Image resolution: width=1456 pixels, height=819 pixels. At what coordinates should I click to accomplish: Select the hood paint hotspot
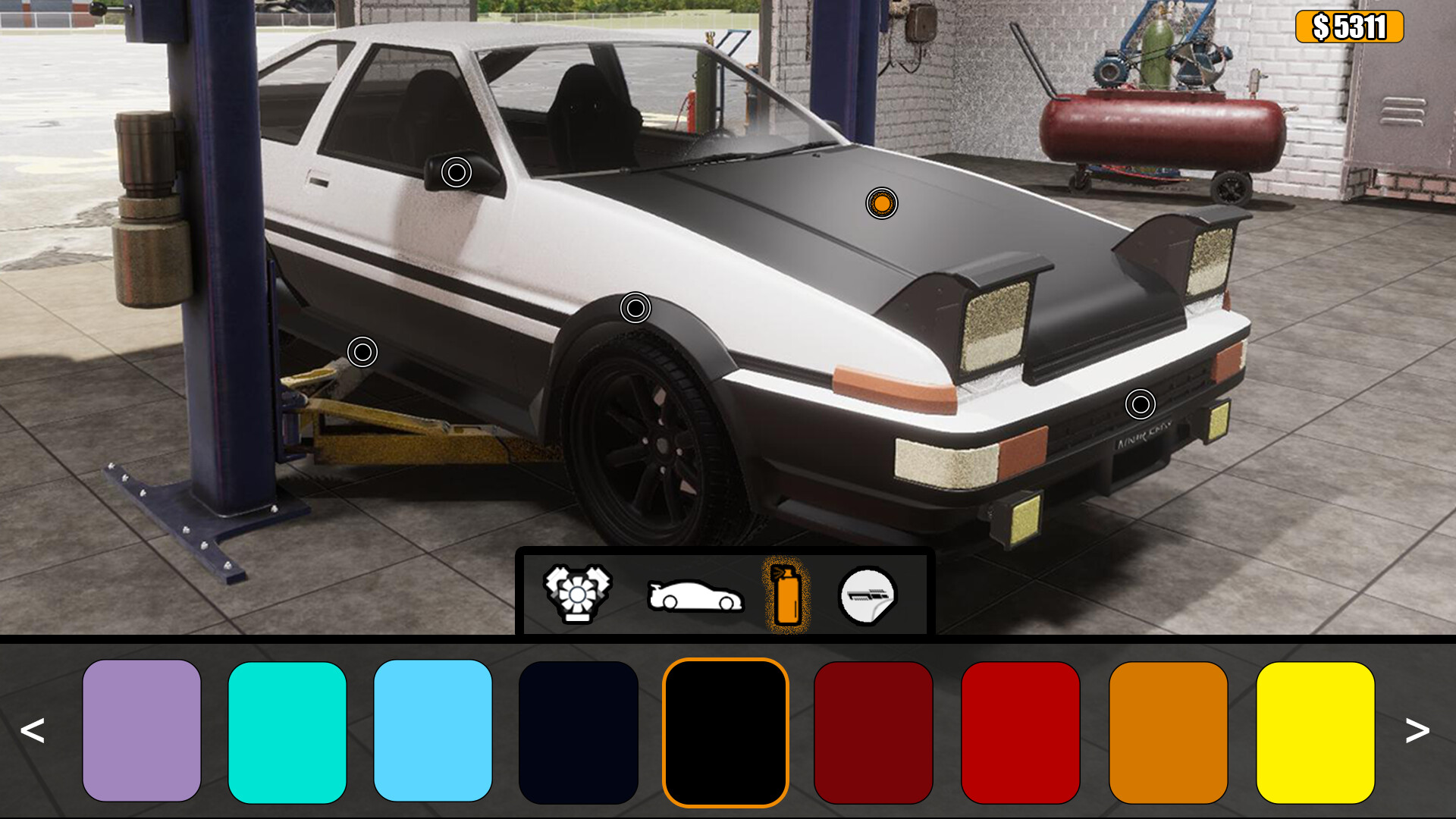882,203
